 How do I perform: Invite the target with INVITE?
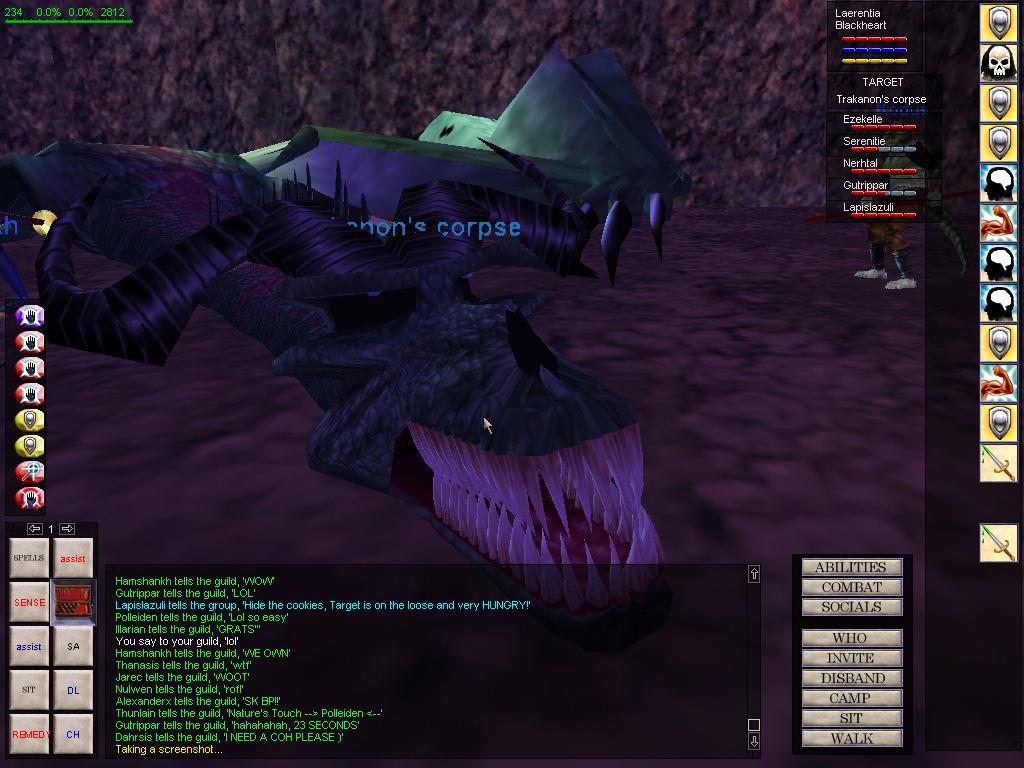[x=851, y=658]
